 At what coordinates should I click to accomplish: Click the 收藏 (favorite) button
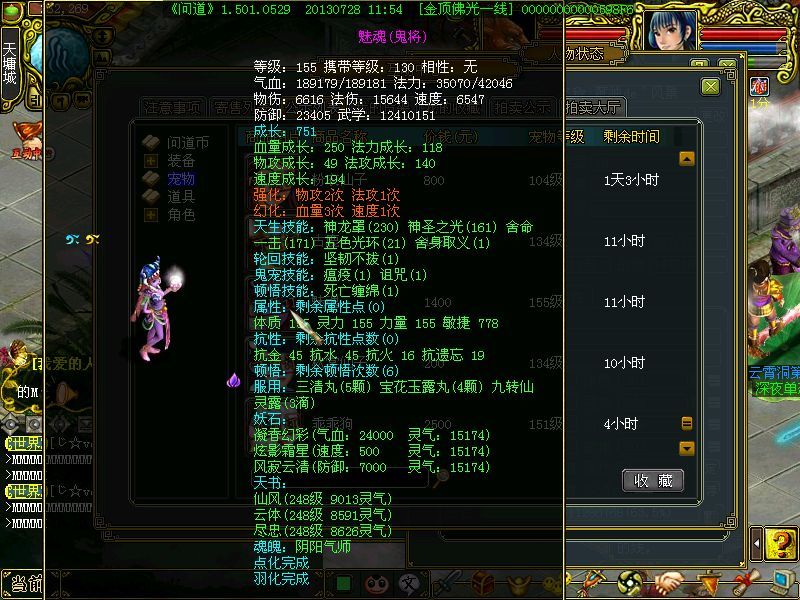(x=653, y=480)
